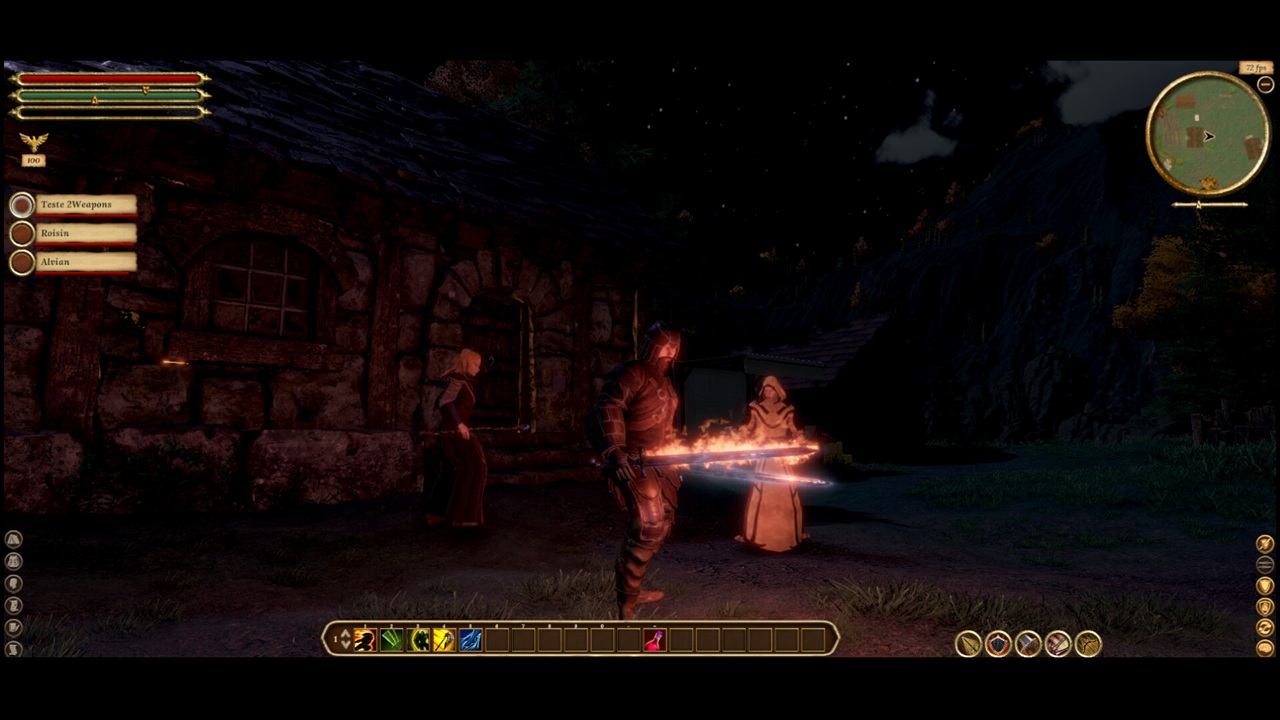Switch hotbar page with the up arrow
1280x720 pixels.
pyautogui.click(x=345, y=634)
